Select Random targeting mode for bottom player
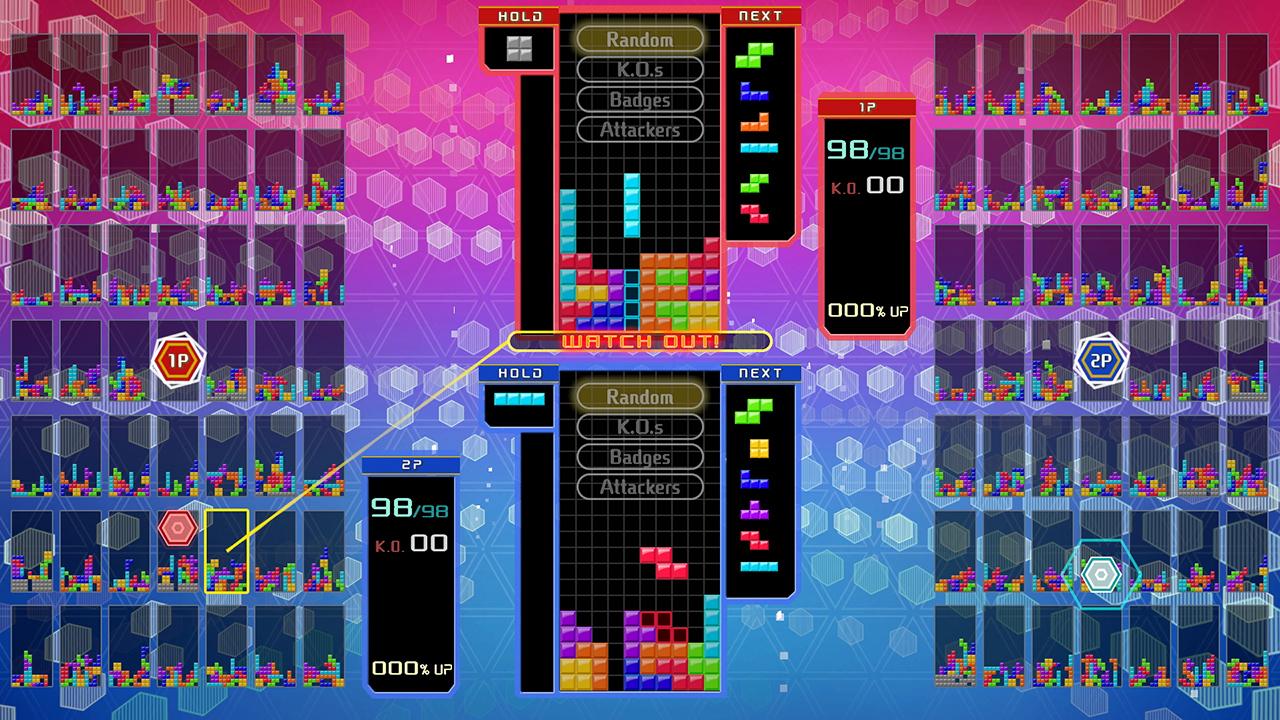This screenshot has height=720, width=1280. click(x=641, y=397)
